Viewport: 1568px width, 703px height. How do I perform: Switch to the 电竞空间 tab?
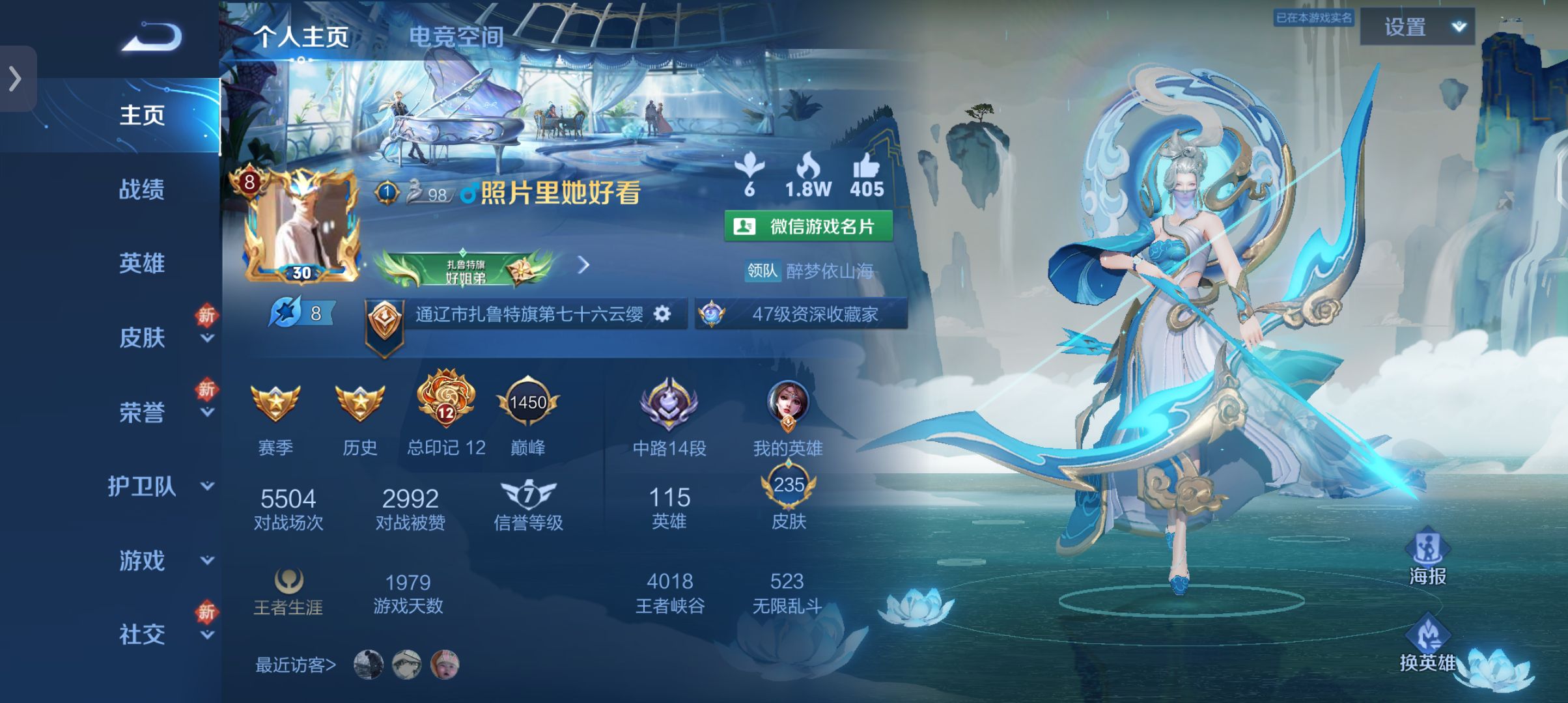[x=456, y=36]
